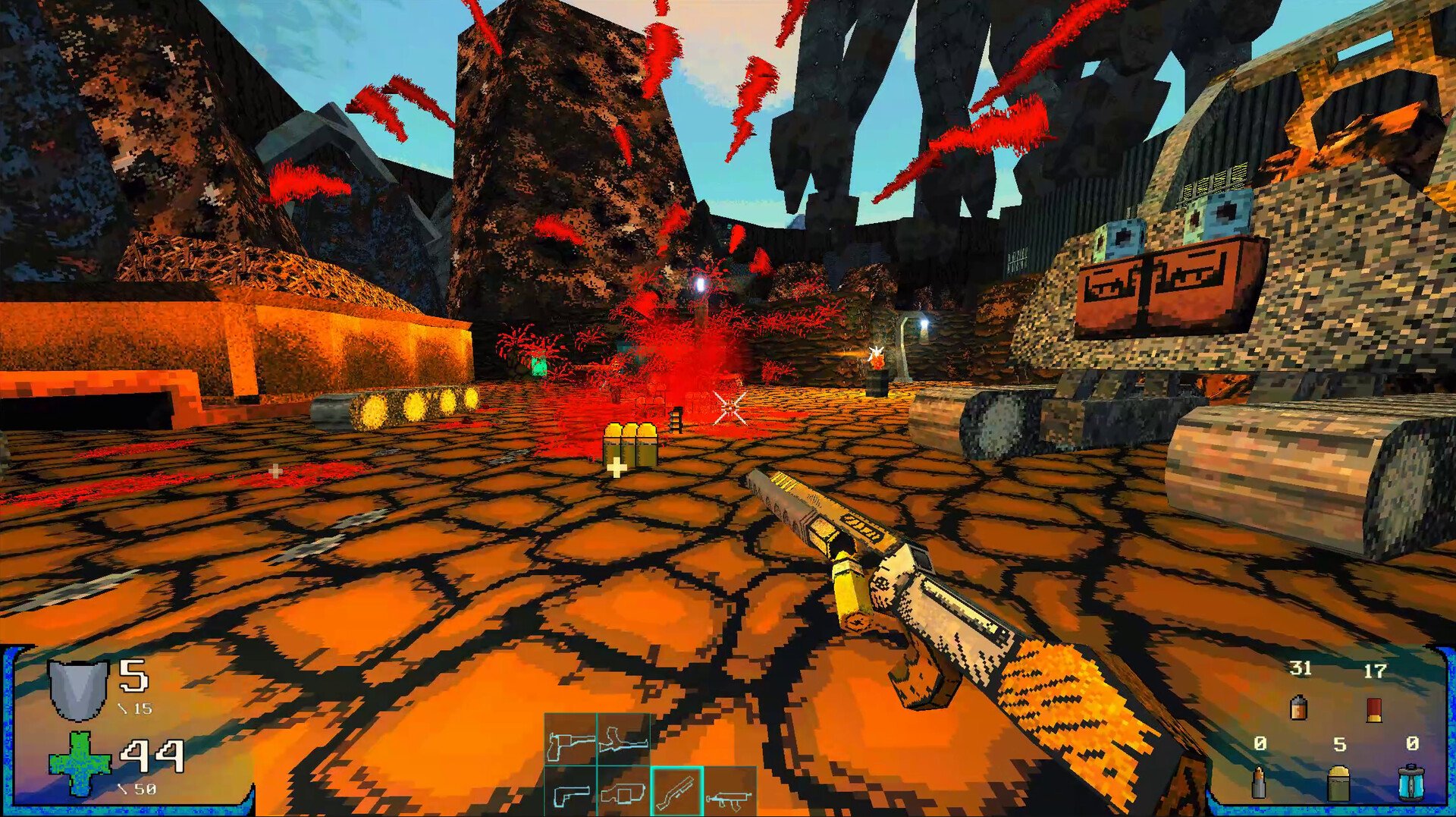Choose the pistol weapon slot
Image resolution: width=1456 pixels, height=817 pixels.
(x=570, y=793)
